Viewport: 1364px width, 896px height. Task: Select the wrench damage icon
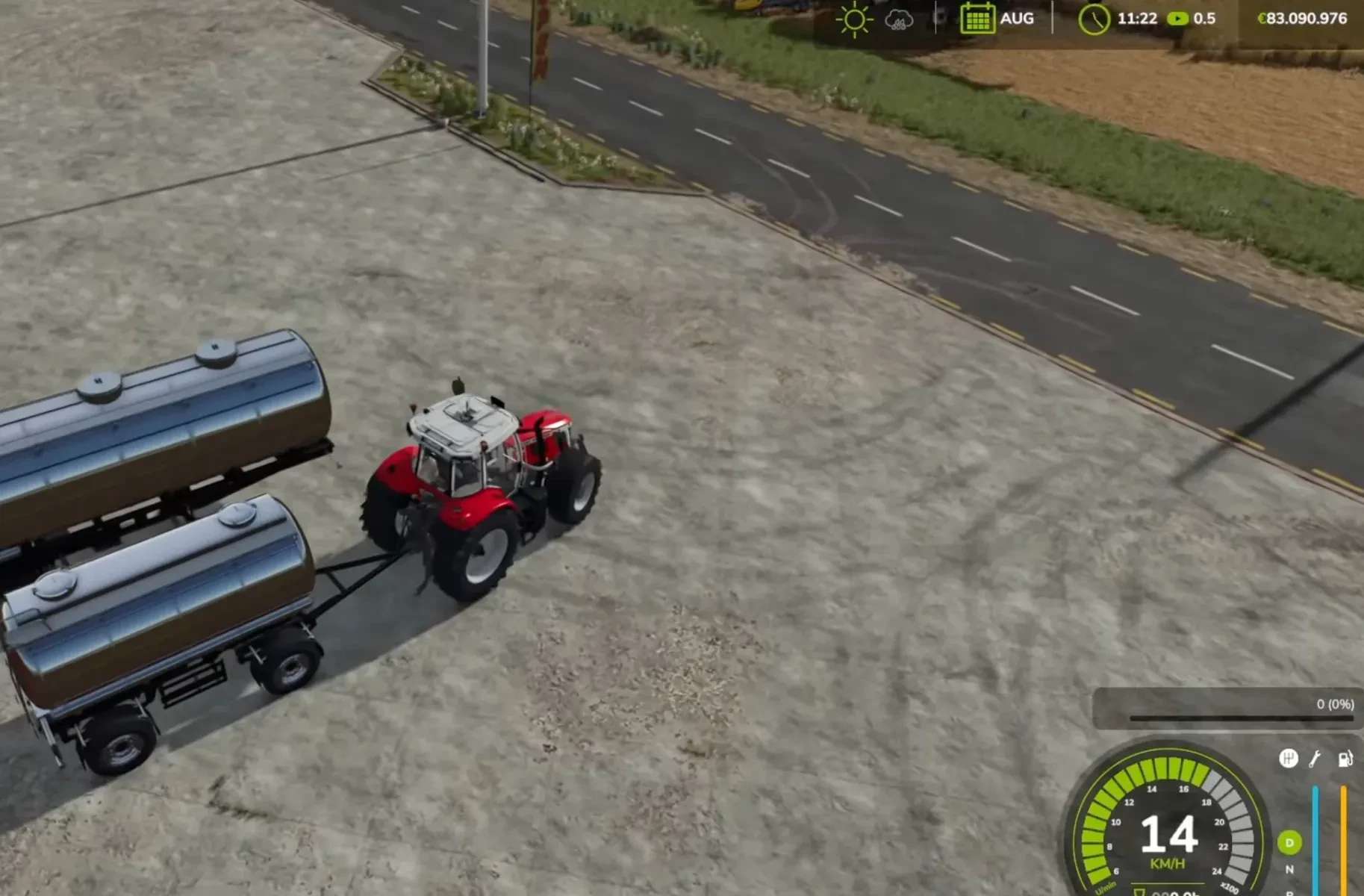(x=1315, y=759)
